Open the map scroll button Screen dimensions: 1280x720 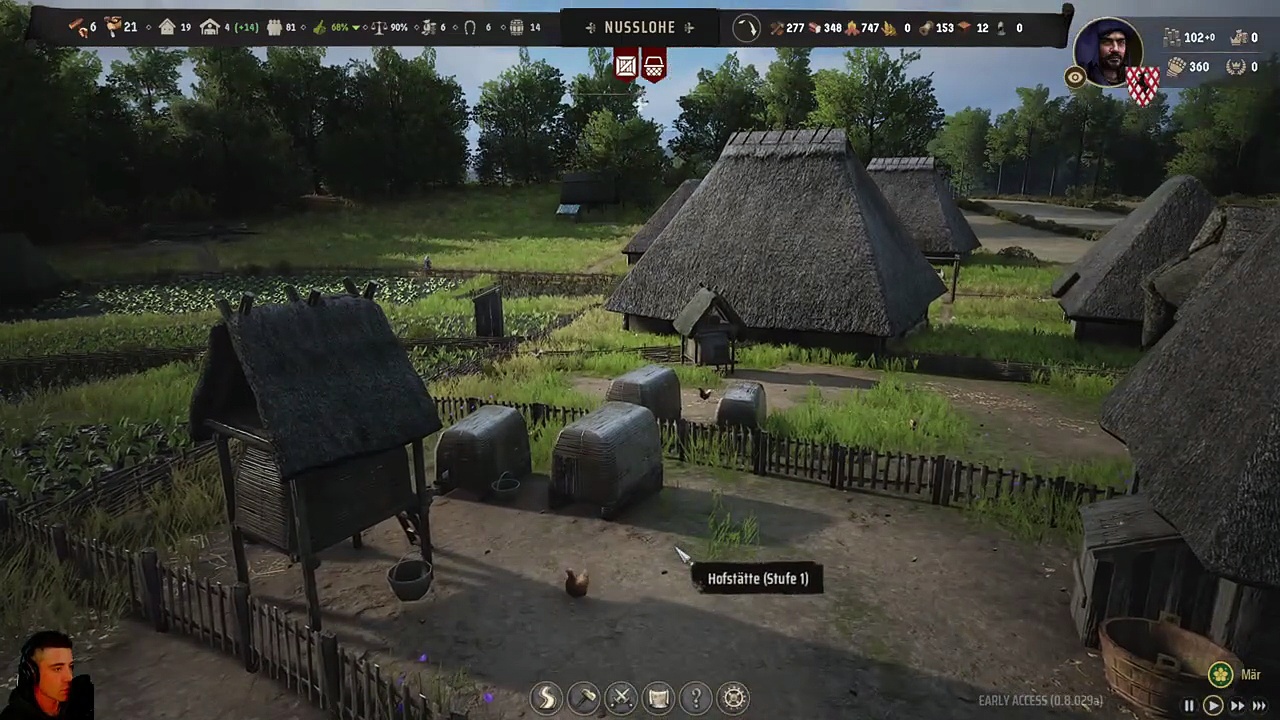658,697
